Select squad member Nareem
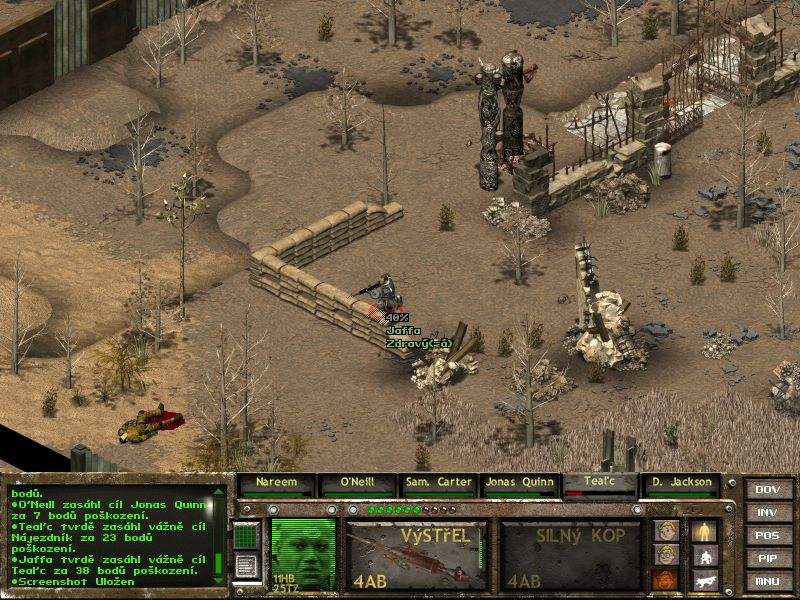 pos(275,482)
